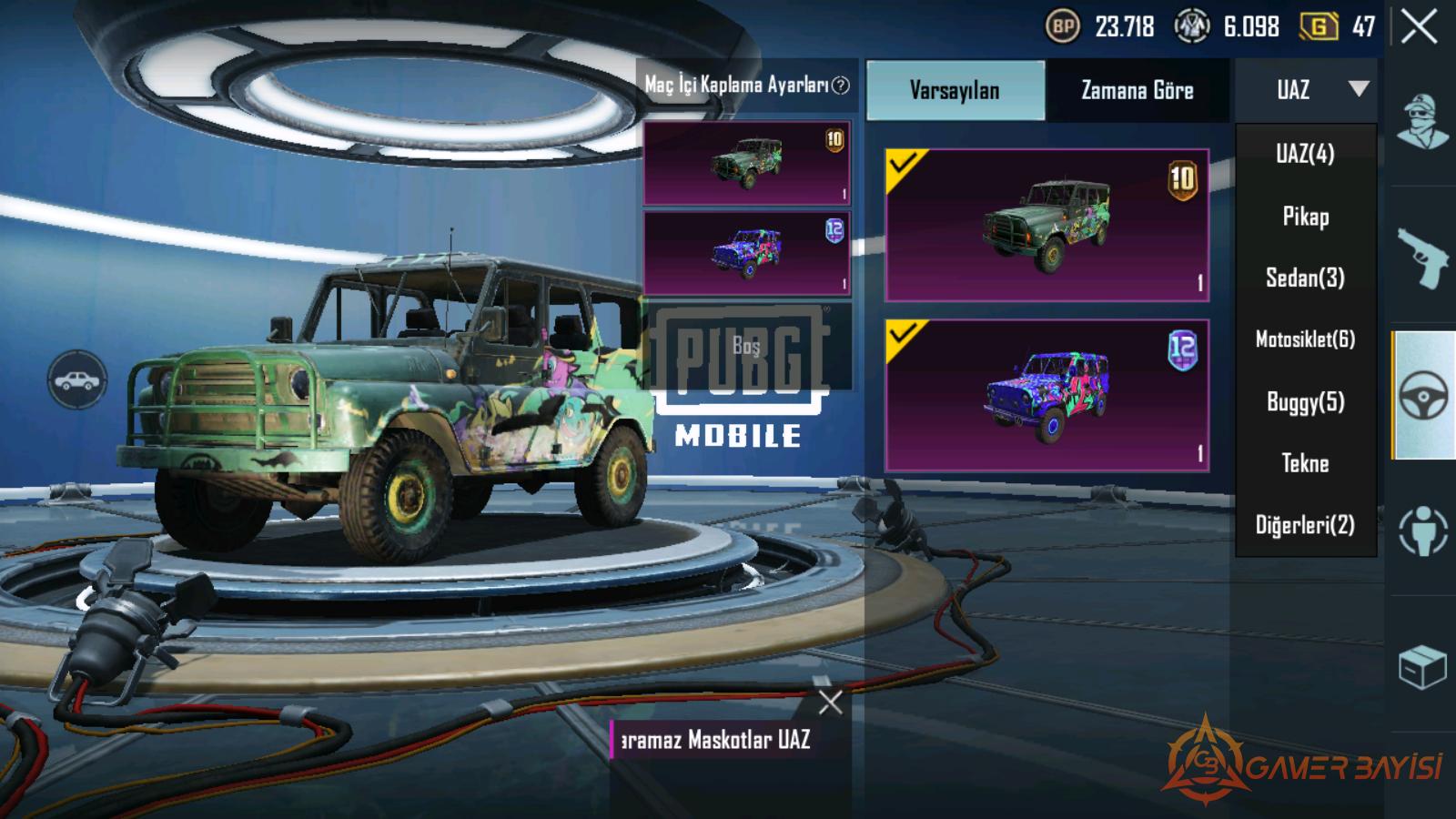Pick Motosiklet(6) from the dropdown list
The image size is (1456, 819).
tap(1305, 339)
